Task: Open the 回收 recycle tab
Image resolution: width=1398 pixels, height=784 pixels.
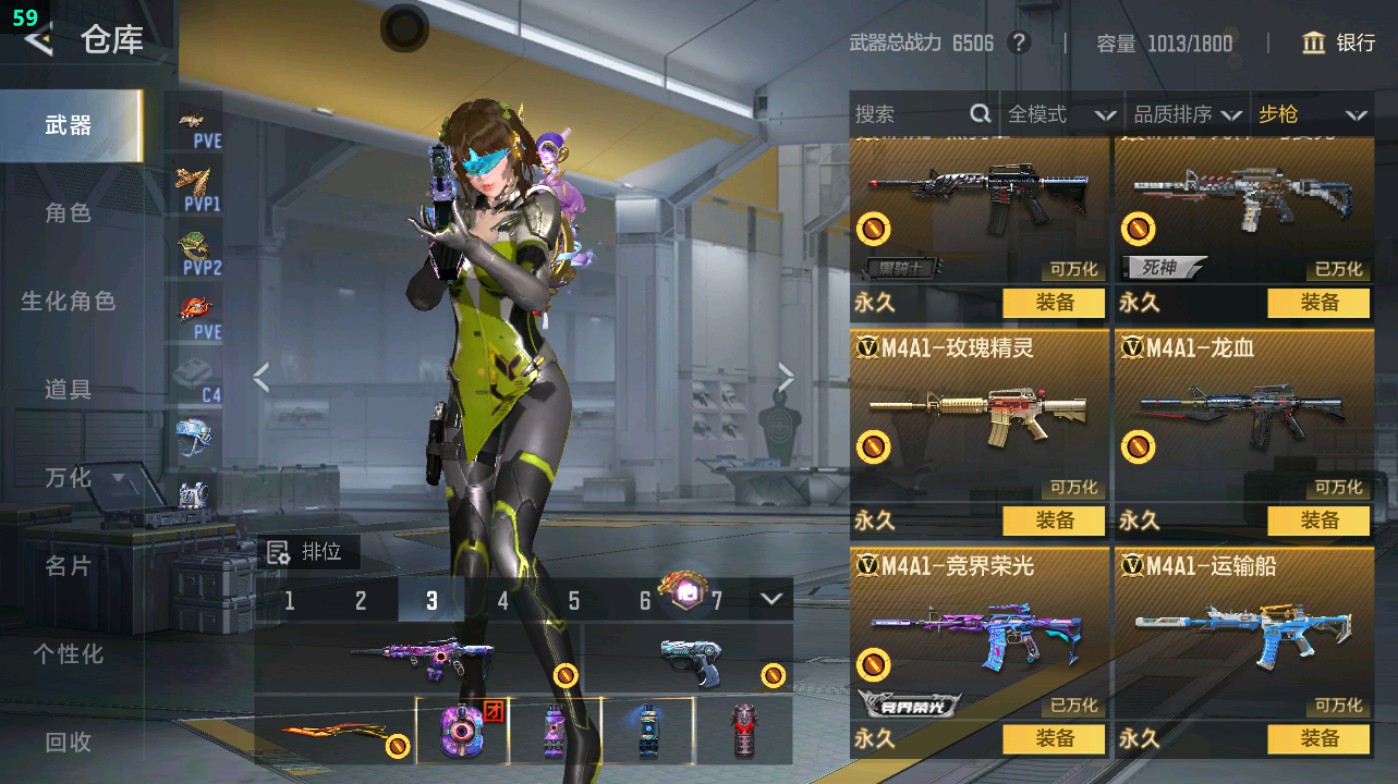Action: point(68,741)
